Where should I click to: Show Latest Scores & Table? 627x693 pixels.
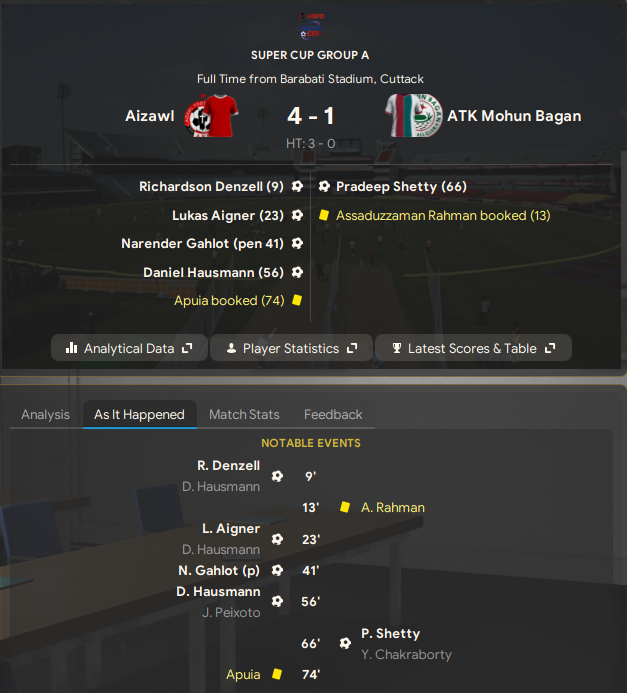click(472, 348)
